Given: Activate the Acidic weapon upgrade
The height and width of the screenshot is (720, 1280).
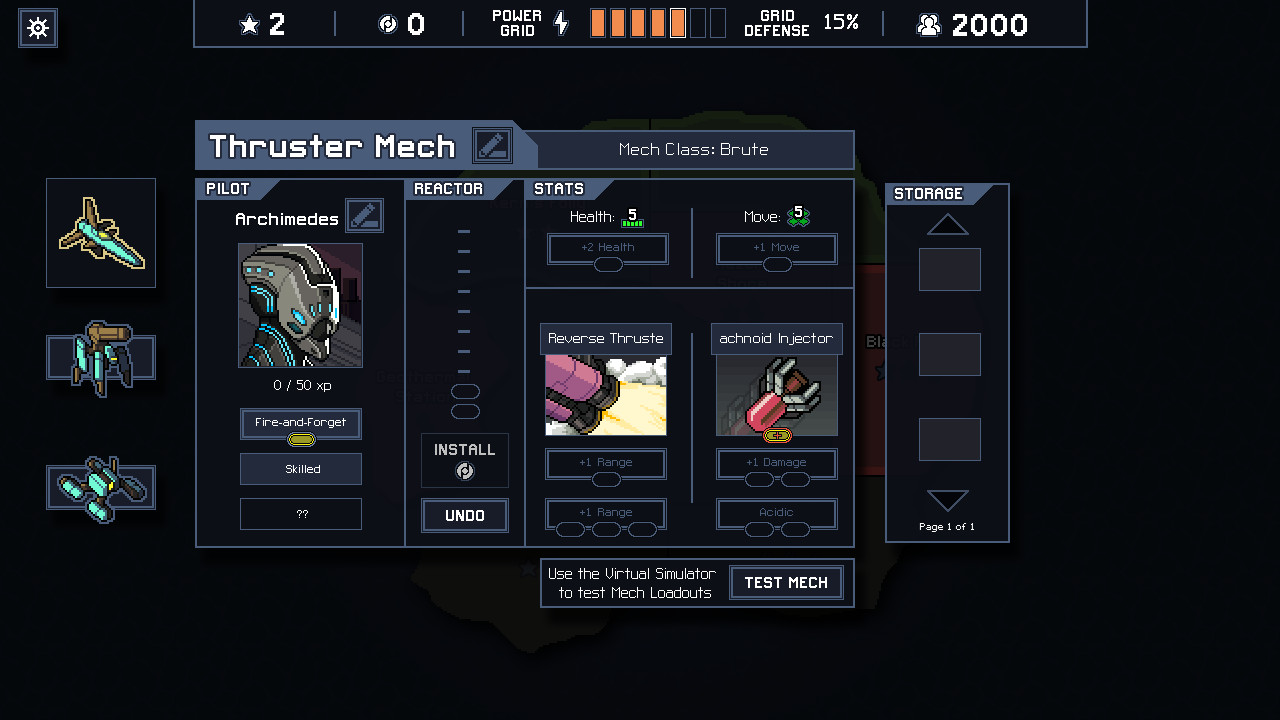Looking at the screenshot, I should click(776, 511).
